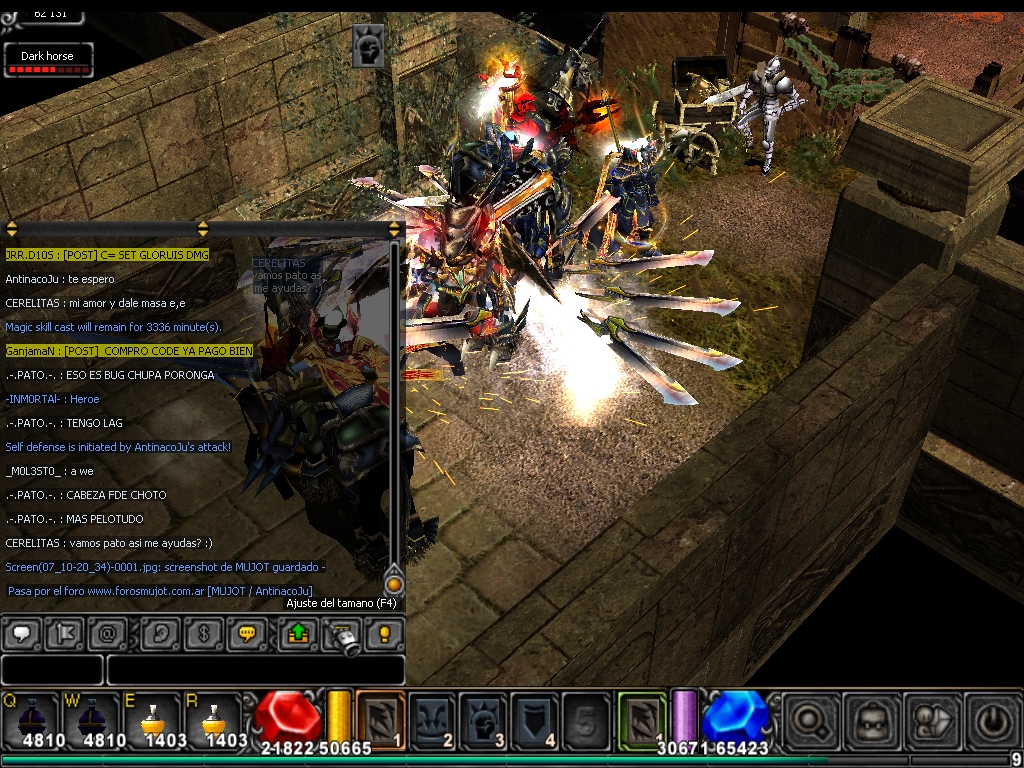The image size is (1024, 768).
Task: Click the whisper target name field
Action: tap(52, 669)
